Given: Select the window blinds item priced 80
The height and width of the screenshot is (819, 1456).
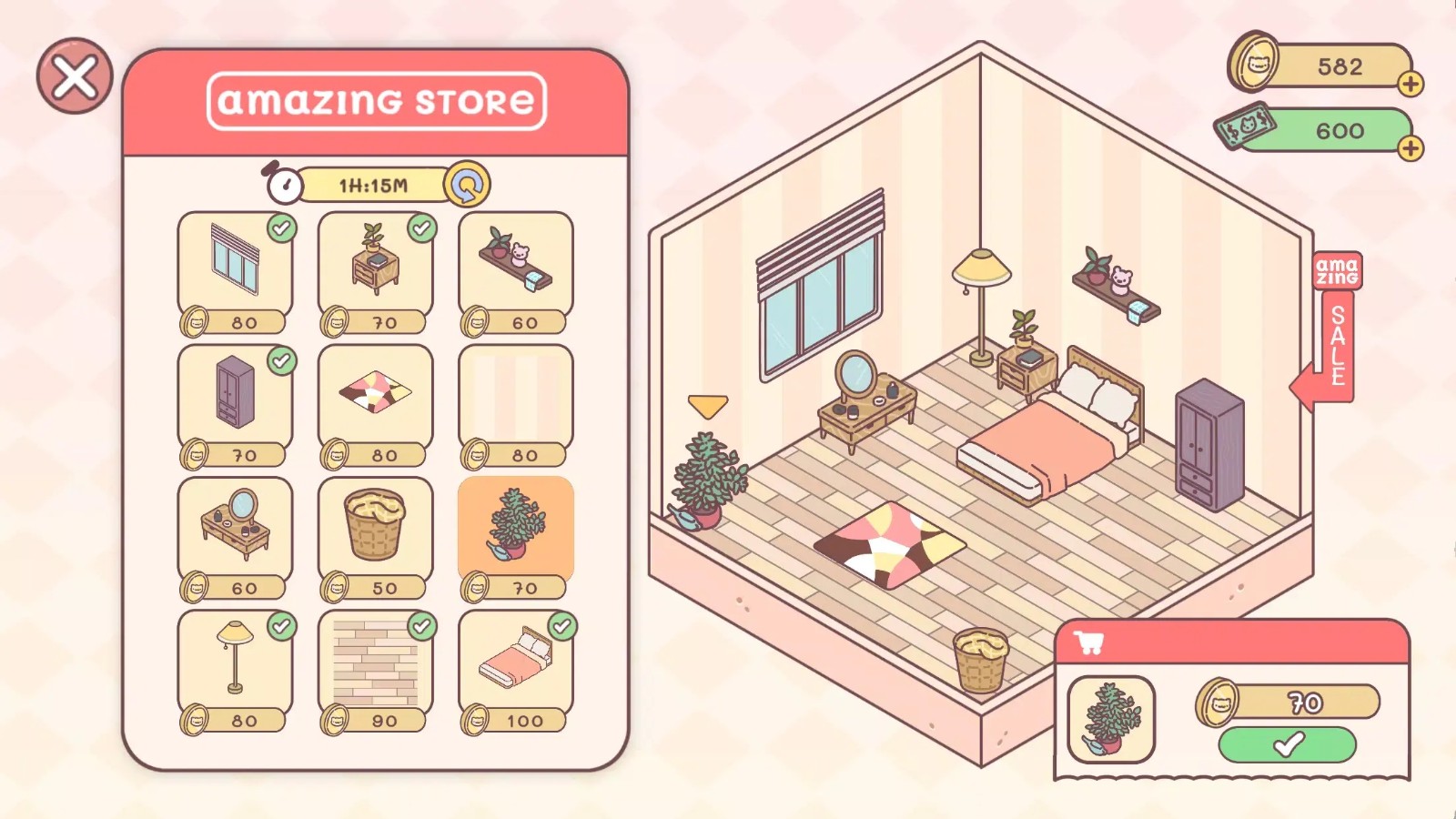Looking at the screenshot, I should (235, 264).
